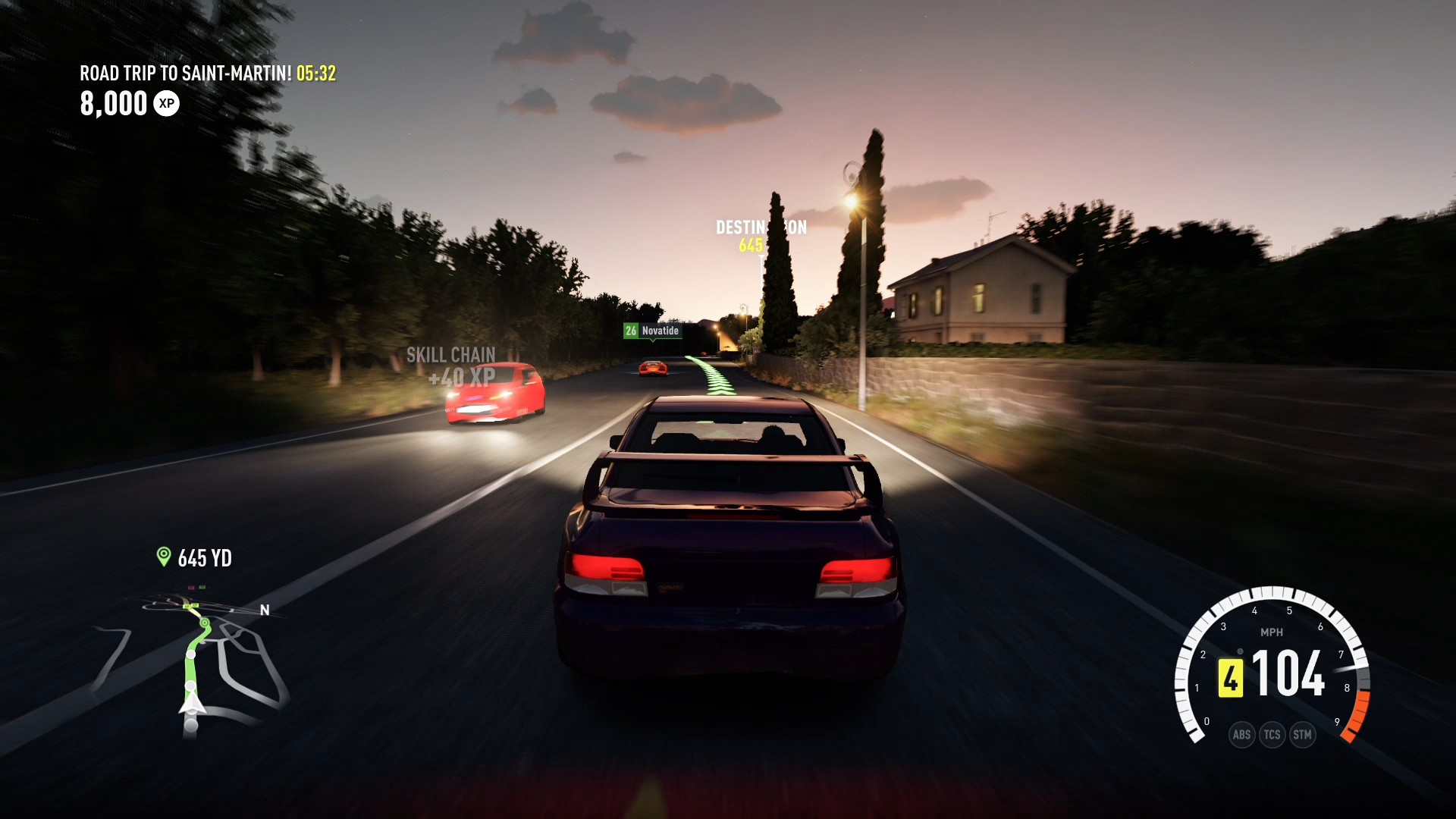Select the XP badge next to 8,000
Image resolution: width=1456 pixels, height=819 pixels.
pyautogui.click(x=167, y=103)
